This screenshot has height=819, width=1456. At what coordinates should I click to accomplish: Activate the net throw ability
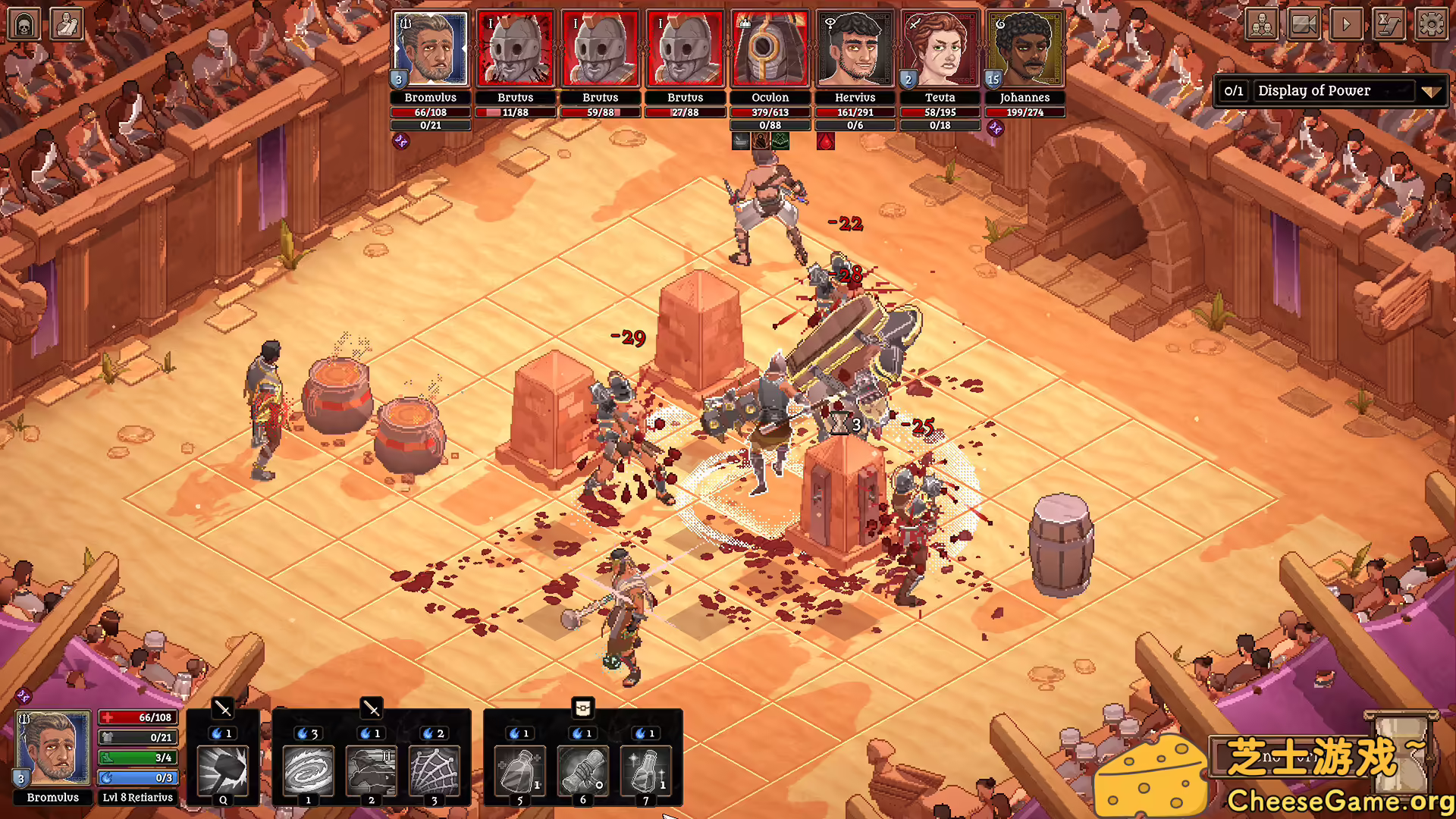(435, 770)
